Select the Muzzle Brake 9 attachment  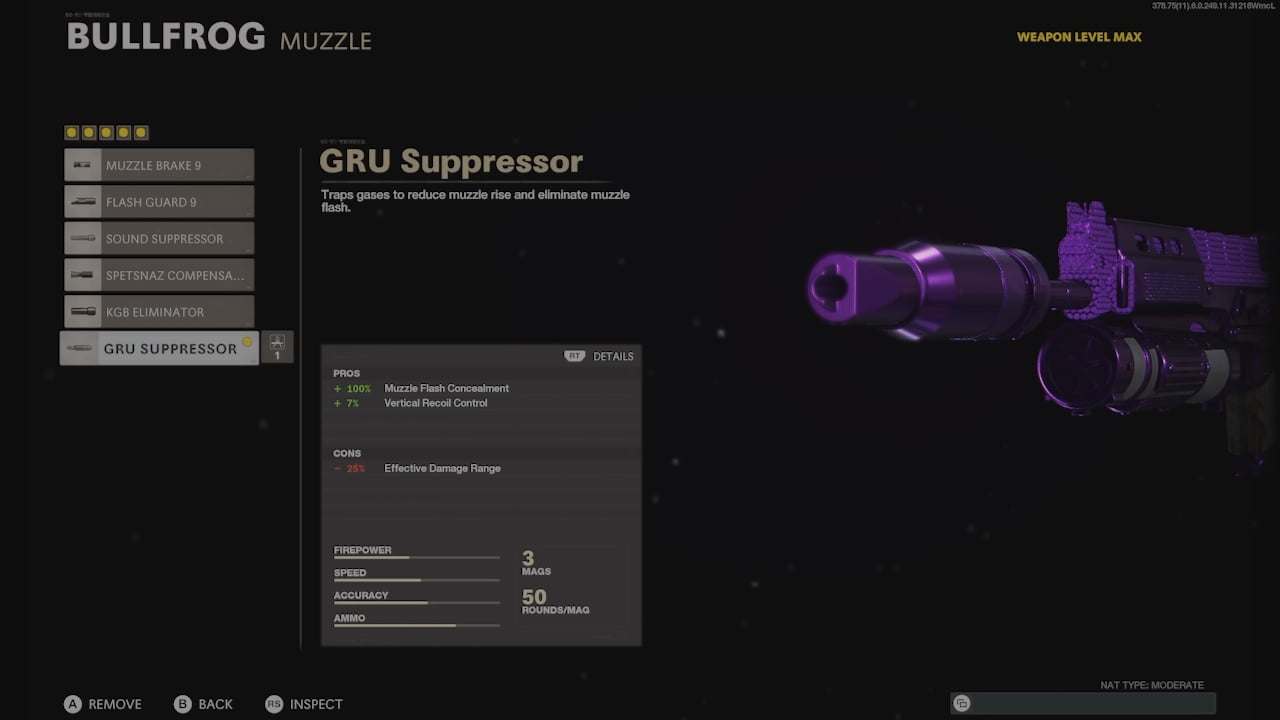[x=159, y=165]
